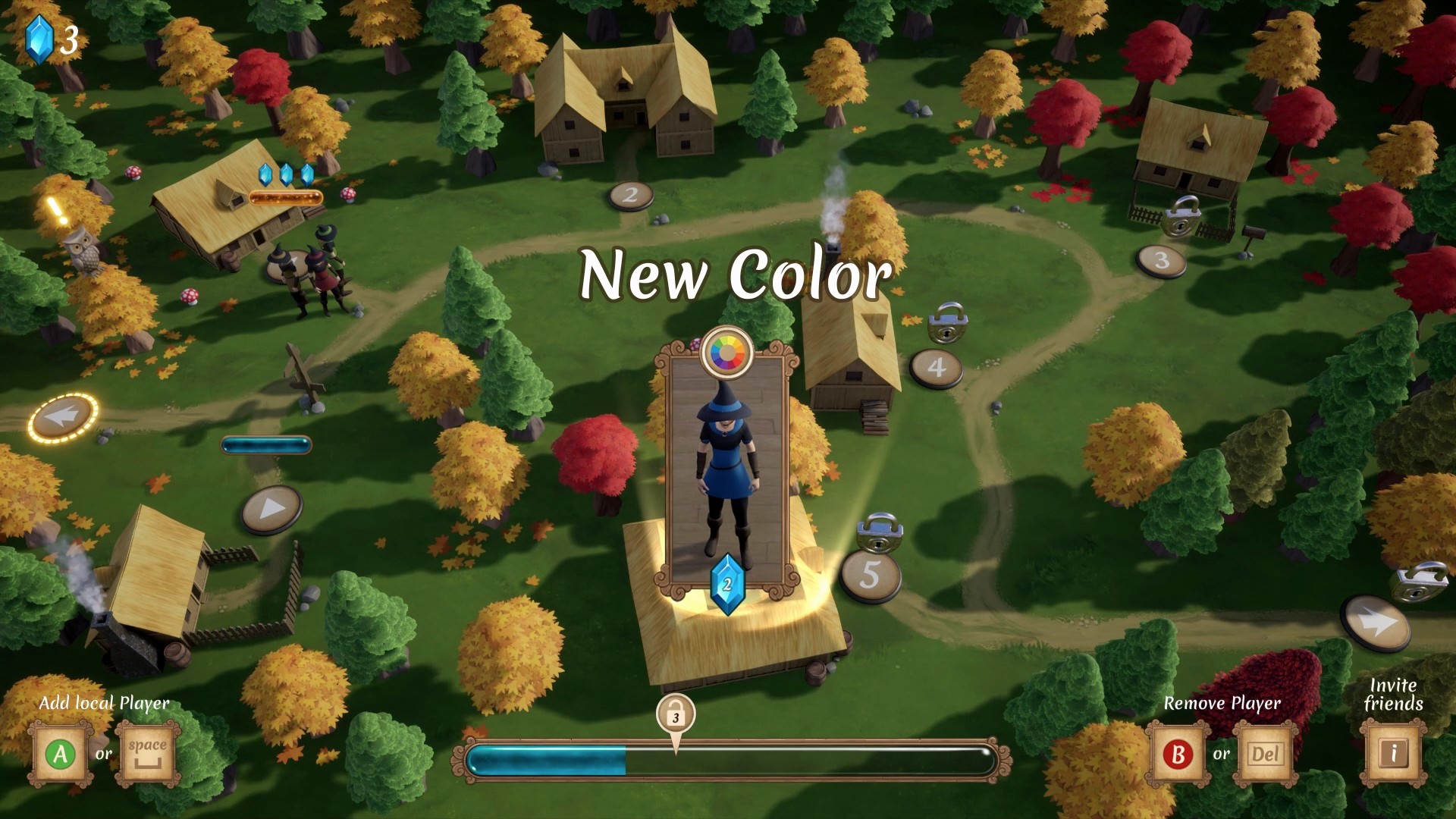Click the blue gem cost badge on the card

[x=727, y=585]
